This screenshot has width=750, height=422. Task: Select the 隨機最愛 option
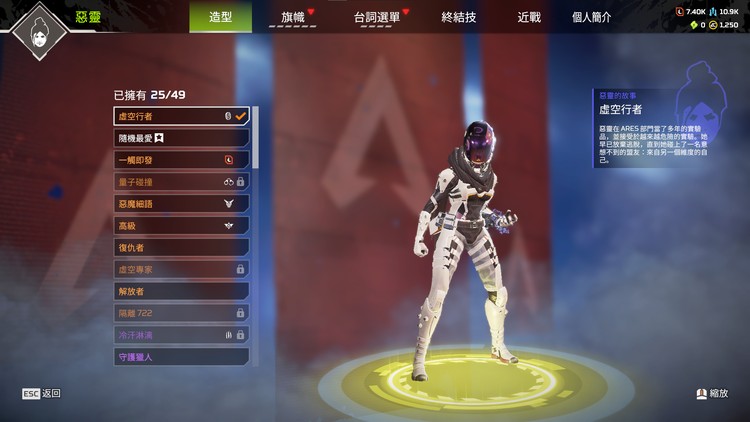181,138
